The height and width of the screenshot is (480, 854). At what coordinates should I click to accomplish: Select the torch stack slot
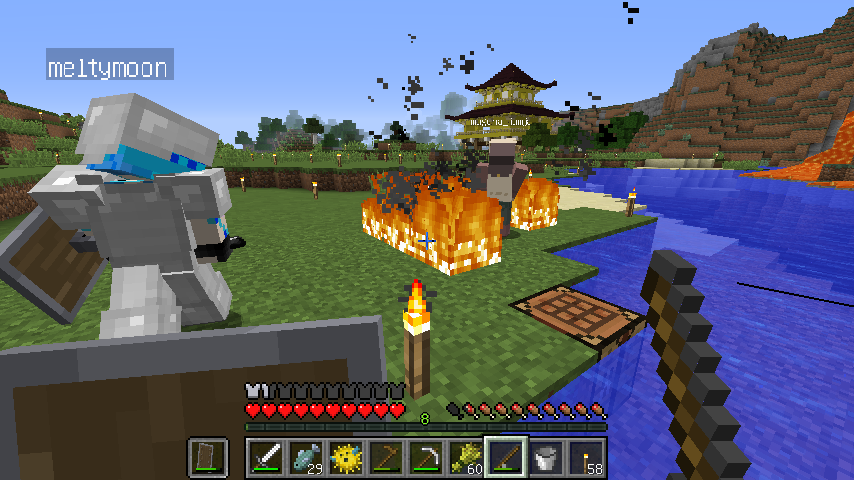click(x=587, y=458)
